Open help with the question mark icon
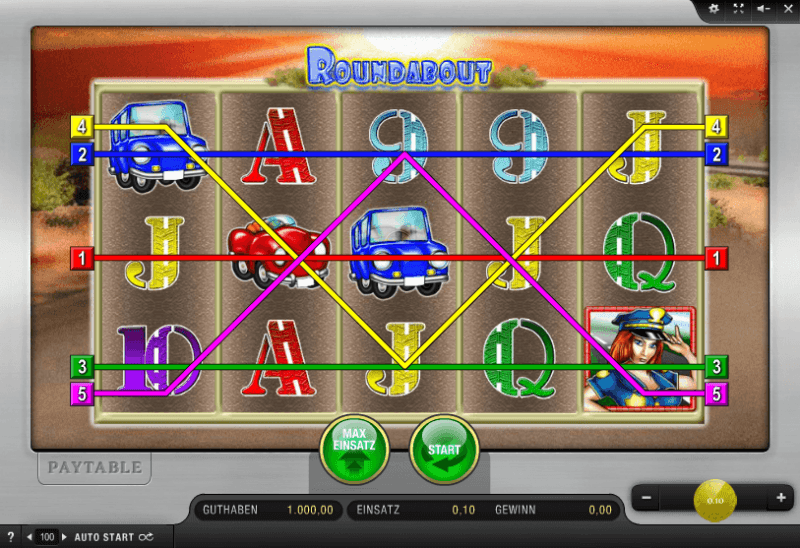 point(11,538)
